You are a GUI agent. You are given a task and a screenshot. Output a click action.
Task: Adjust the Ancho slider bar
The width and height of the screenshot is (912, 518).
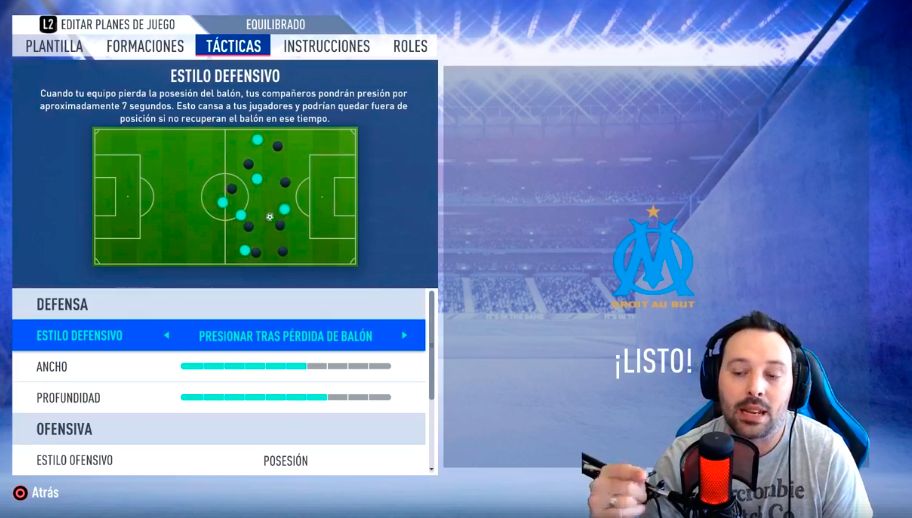click(x=285, y=367)
